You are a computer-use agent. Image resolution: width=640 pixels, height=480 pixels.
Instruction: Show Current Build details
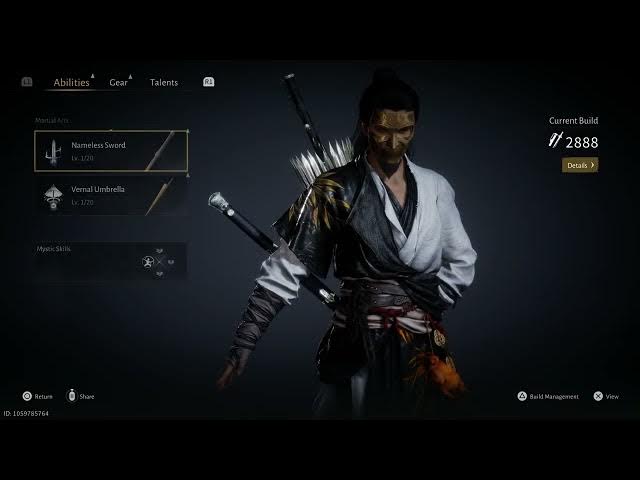click(x=580, y=165)
